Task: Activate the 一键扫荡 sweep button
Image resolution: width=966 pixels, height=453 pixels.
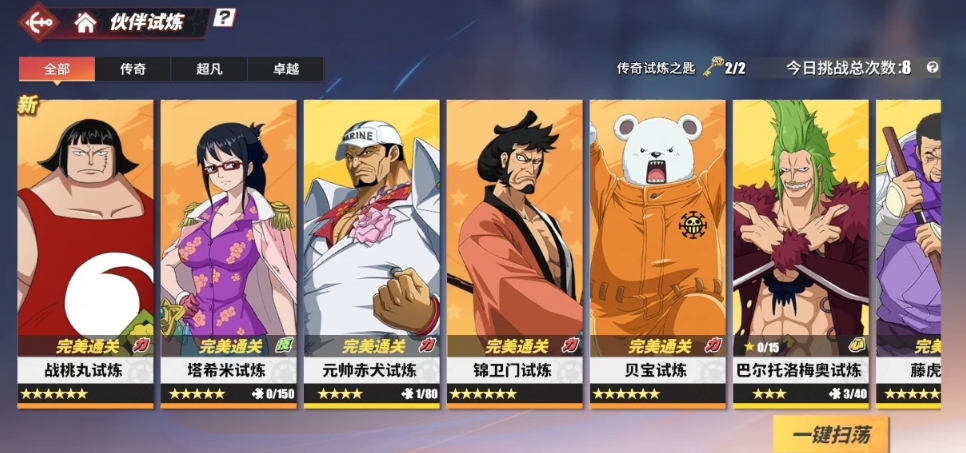Action: (829, 435)
